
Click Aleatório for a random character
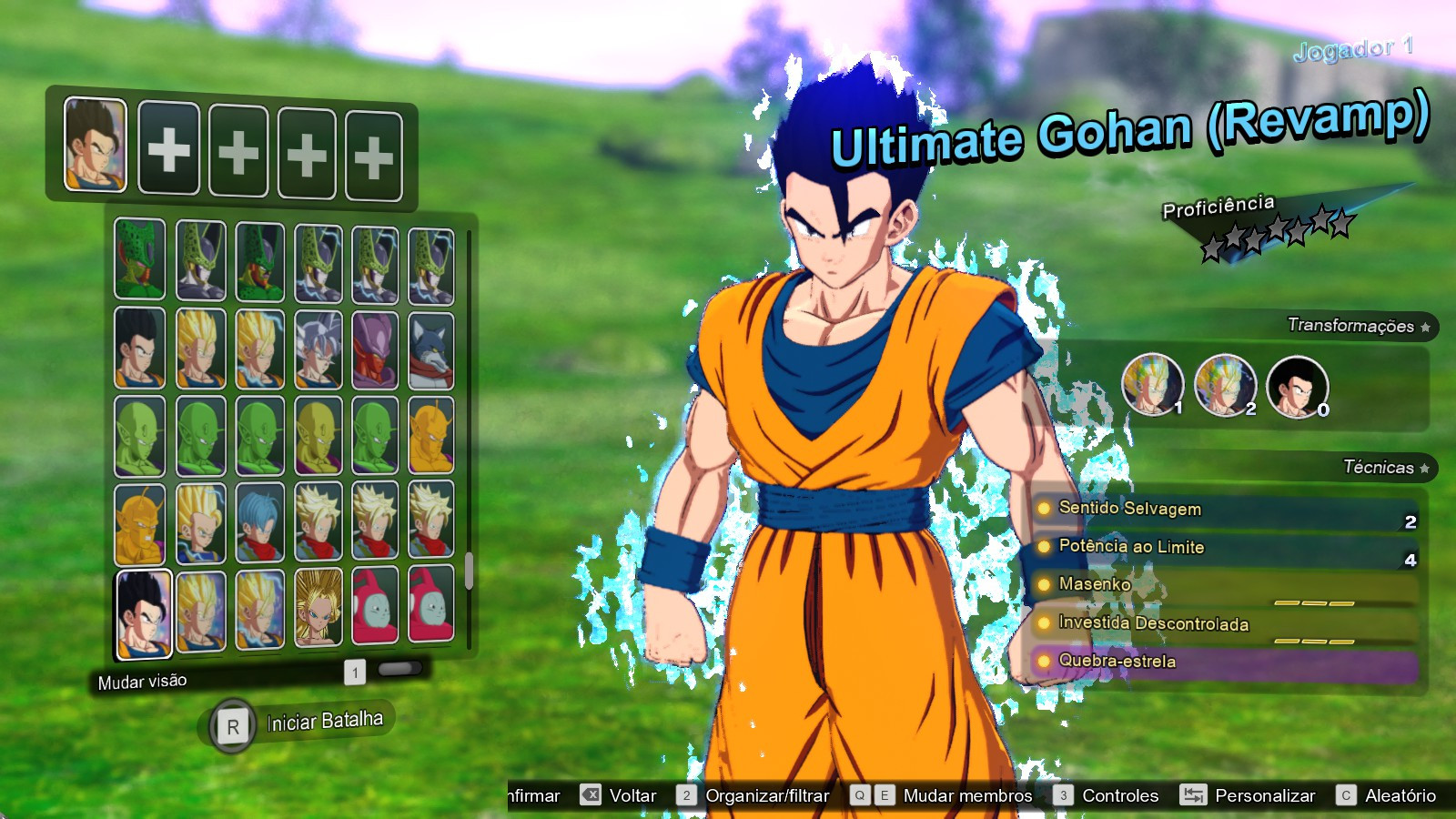point(1400,795)
